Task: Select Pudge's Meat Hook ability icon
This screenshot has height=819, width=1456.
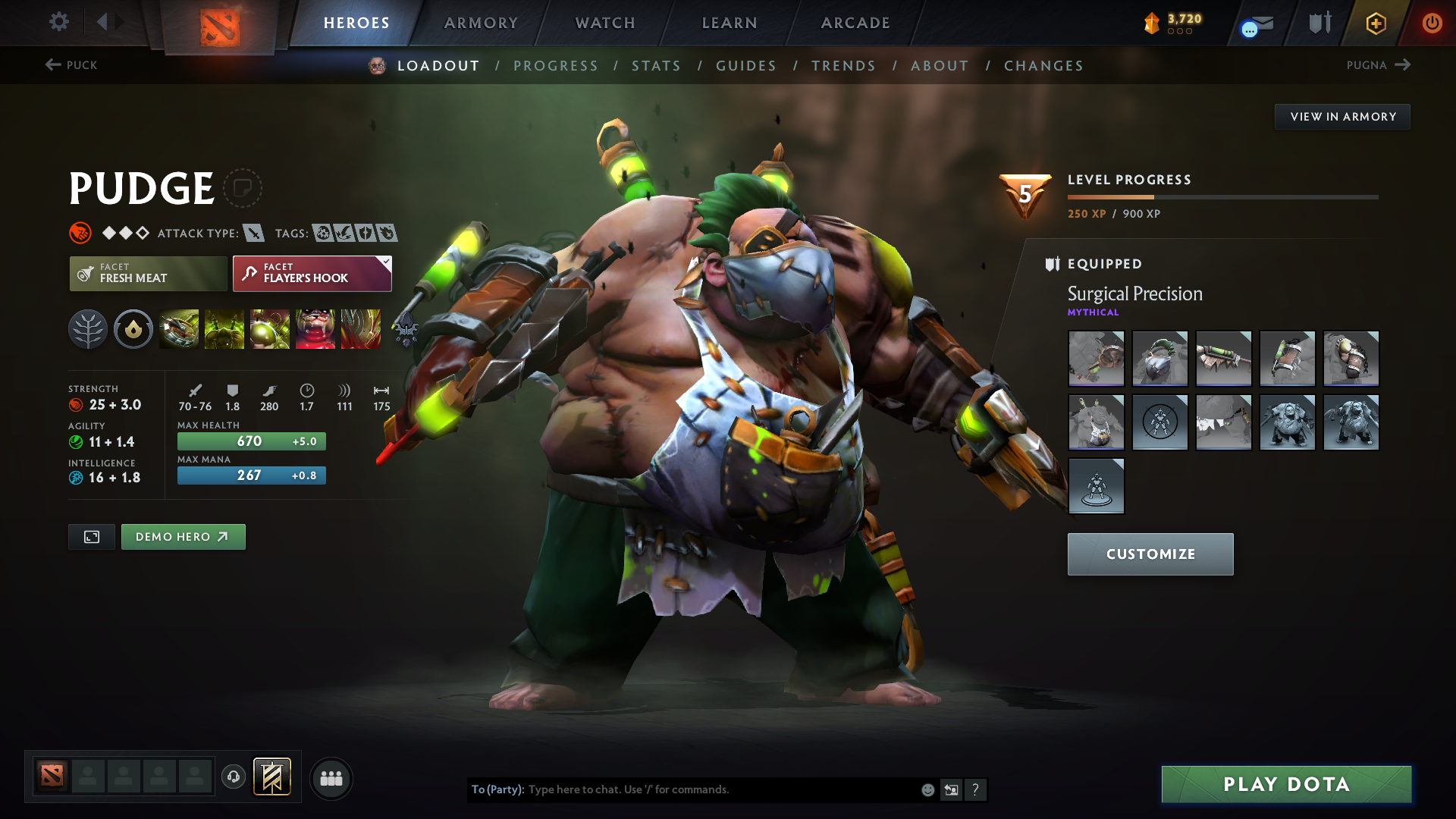Action: tap(179, 328)
